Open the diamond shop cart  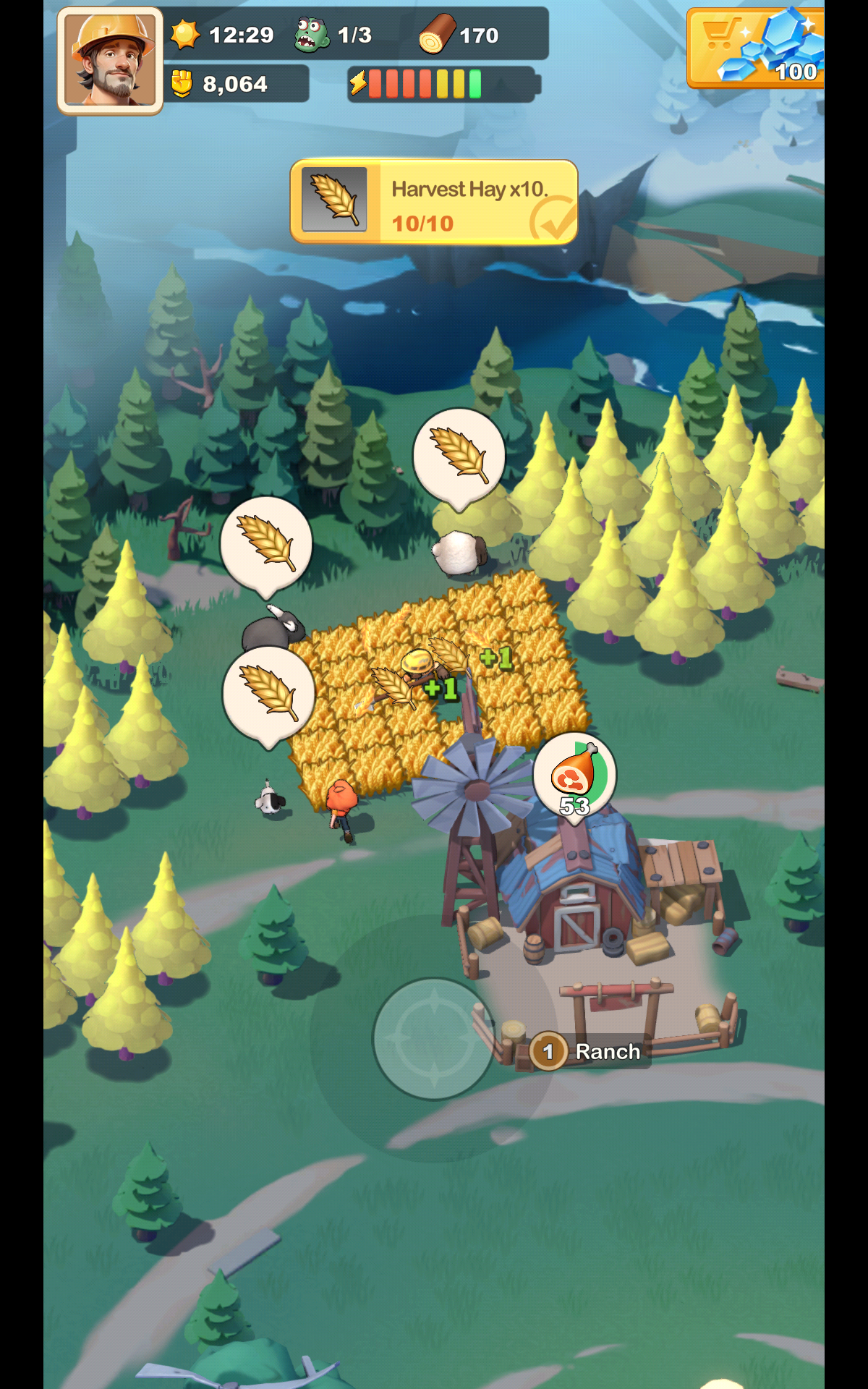pos(756,48)
